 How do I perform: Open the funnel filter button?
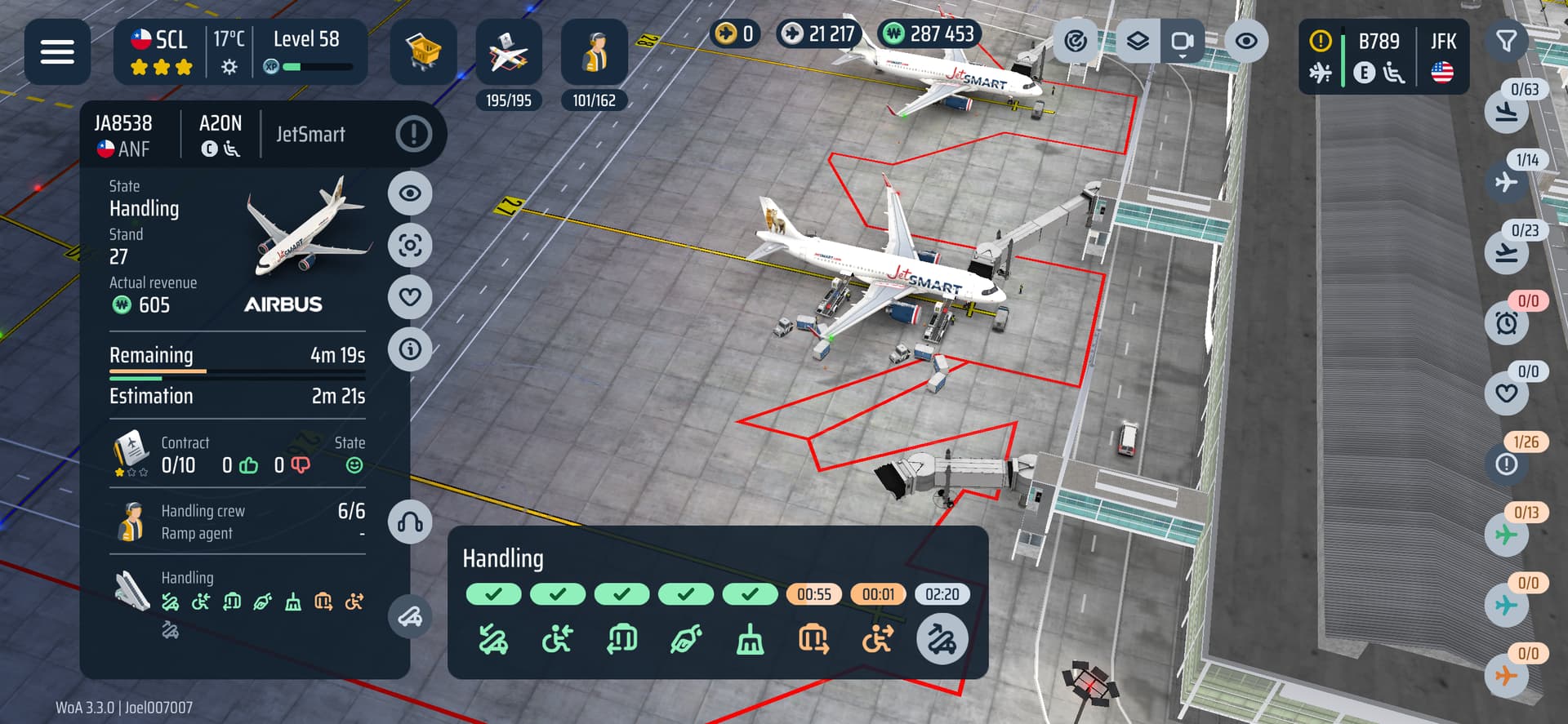pyautogui.click(x=1506, y=41)
